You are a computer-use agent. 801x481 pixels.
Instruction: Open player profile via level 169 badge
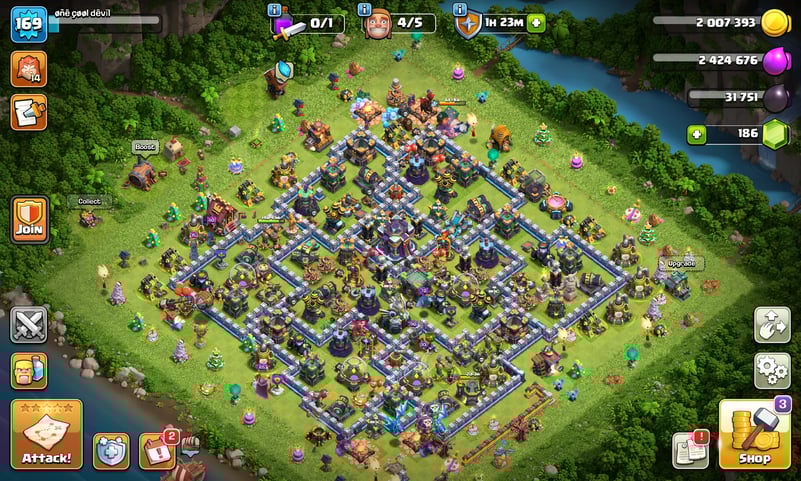29,24
